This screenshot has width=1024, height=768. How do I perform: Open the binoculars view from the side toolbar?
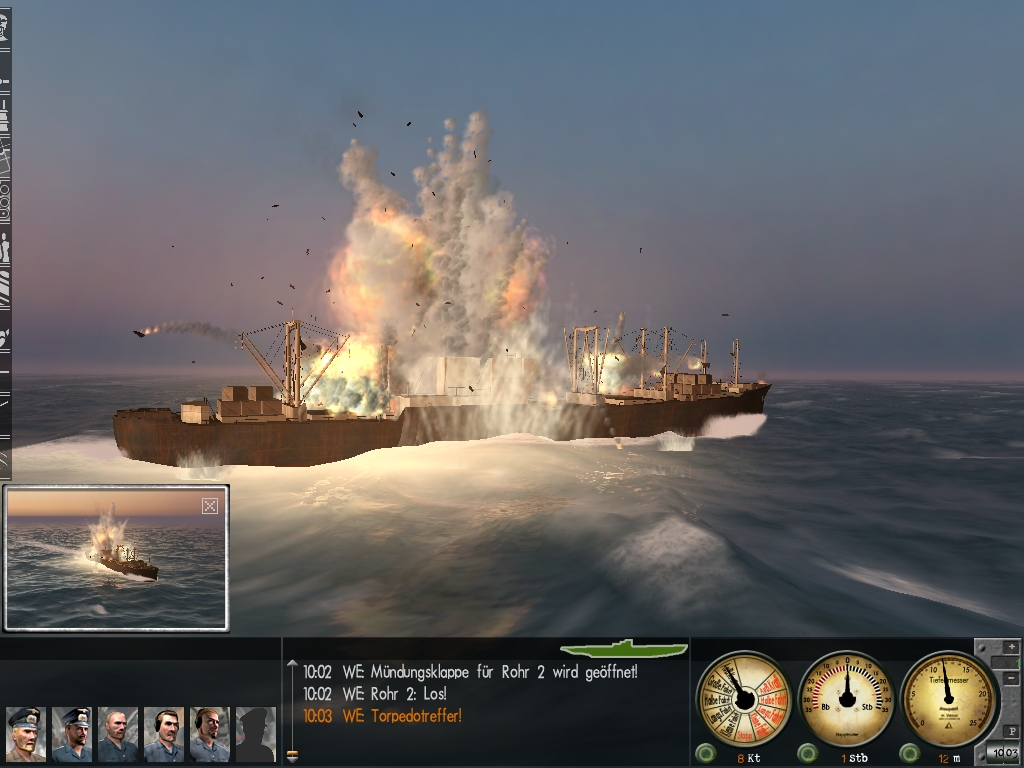[4, 198]
